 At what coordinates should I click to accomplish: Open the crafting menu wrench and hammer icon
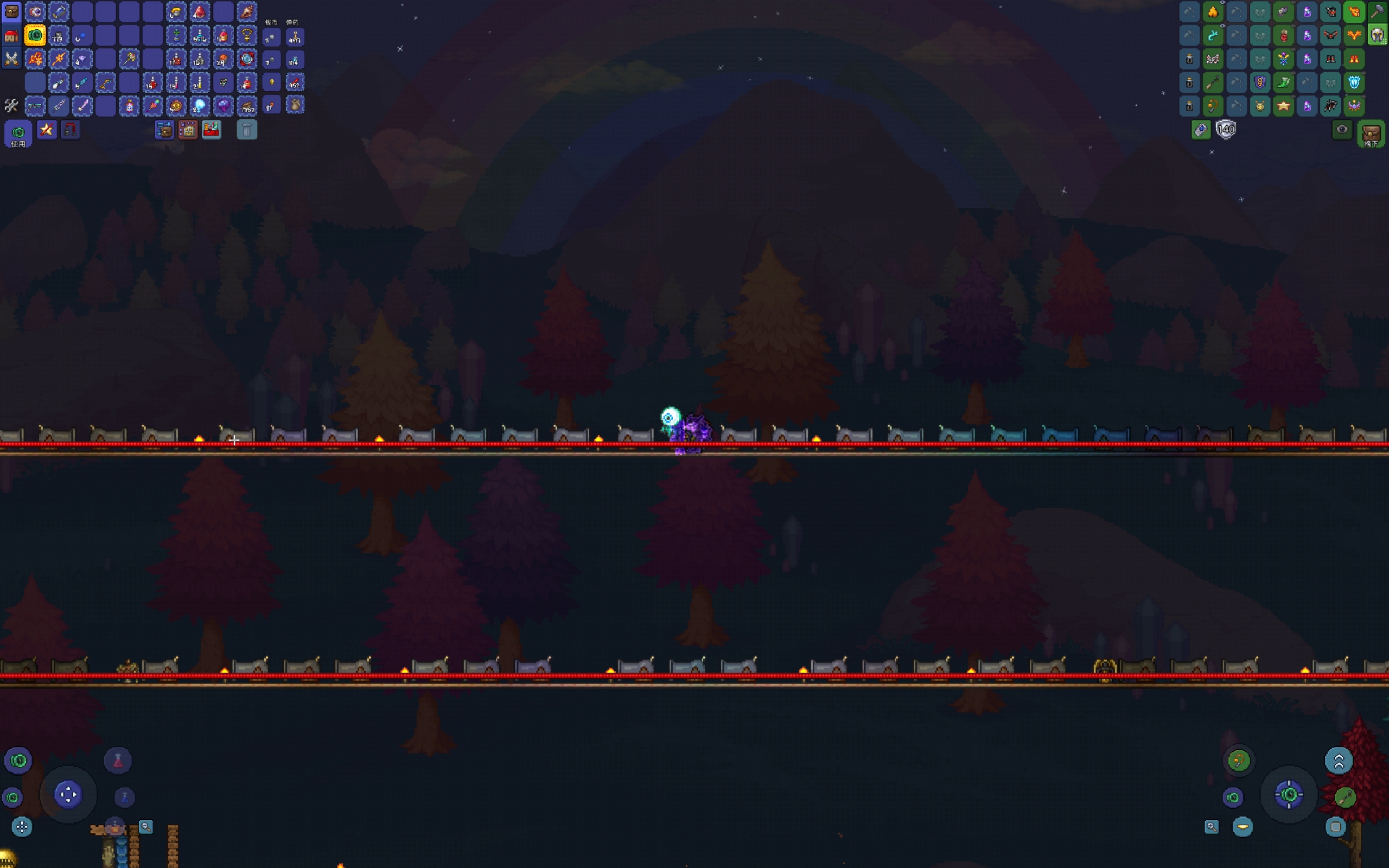pyautogui.click(x=11, y=106)
